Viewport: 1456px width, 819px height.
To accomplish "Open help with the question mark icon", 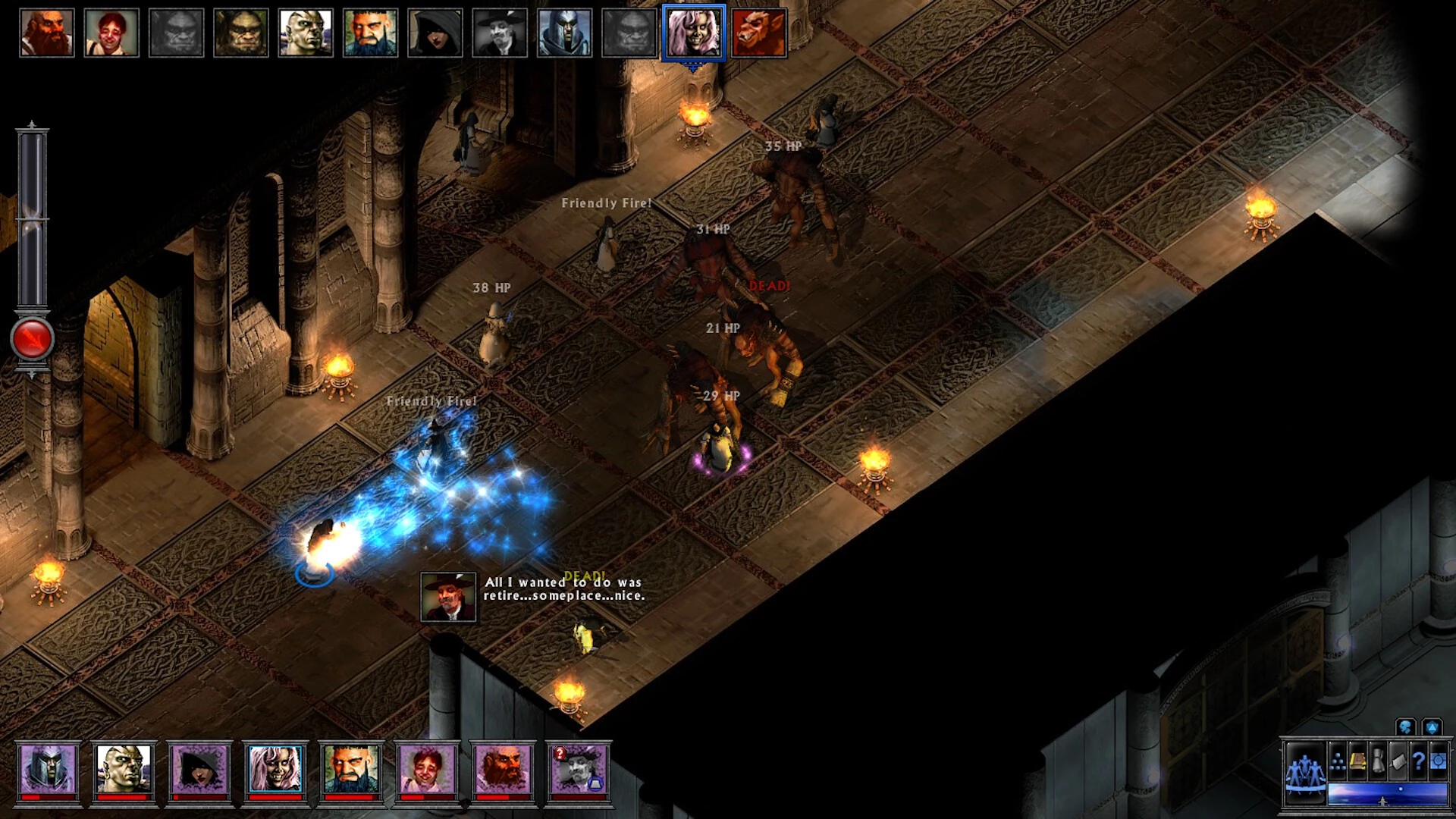I will (x=1417, y=761).
